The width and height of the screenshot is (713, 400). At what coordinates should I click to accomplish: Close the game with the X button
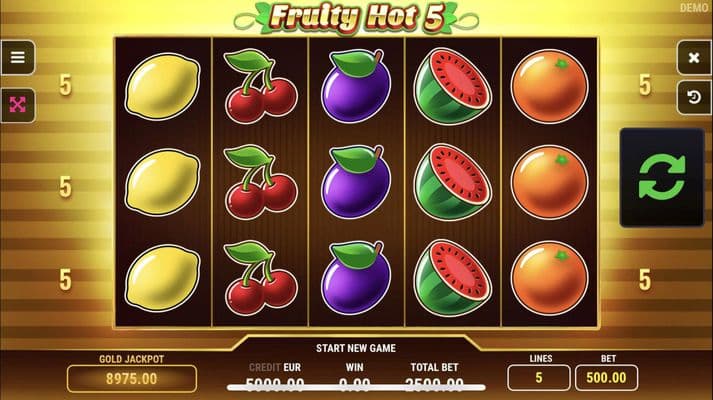tap(693, 58)
